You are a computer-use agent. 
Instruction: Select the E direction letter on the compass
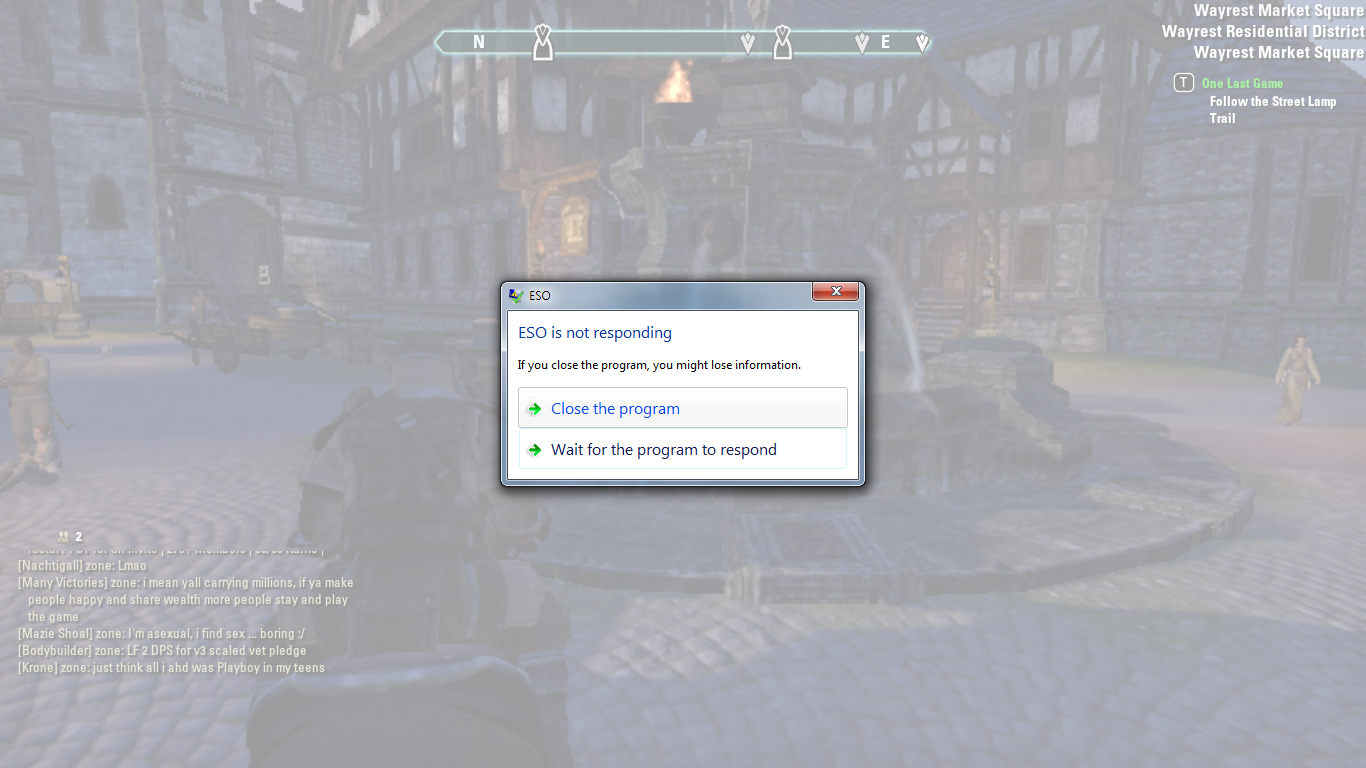884,42
